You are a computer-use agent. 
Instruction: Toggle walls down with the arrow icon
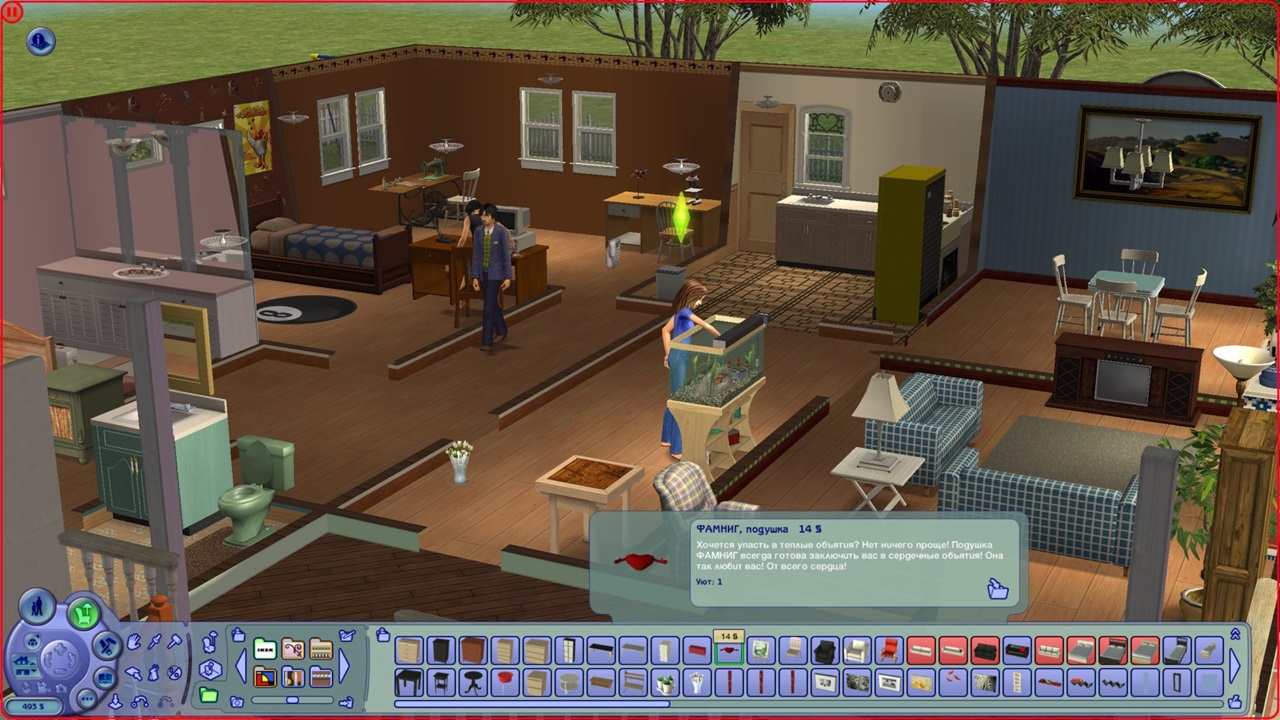tap(115, 699)
